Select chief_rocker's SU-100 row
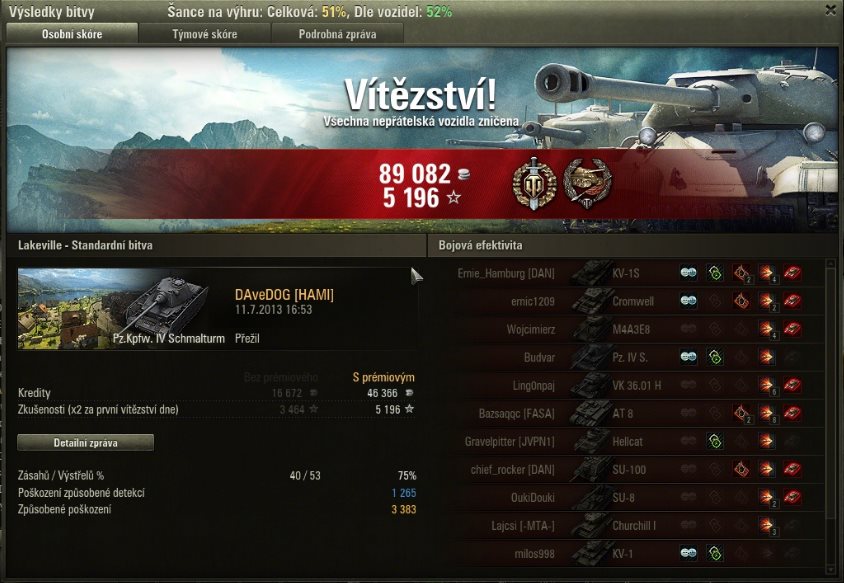844x583 pixels. coord(630,469)
